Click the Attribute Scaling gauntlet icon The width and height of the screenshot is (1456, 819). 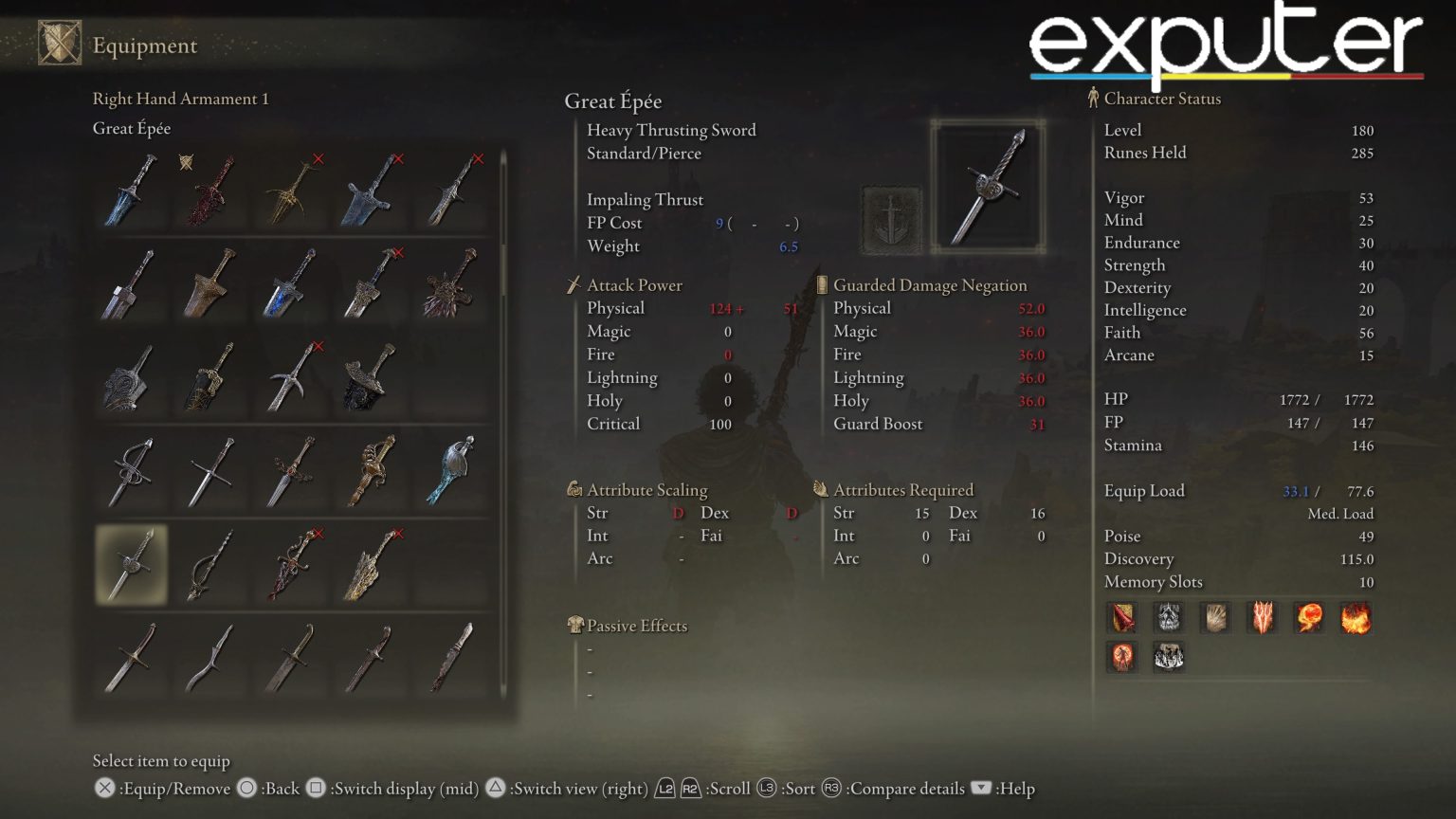pos(573,490)
